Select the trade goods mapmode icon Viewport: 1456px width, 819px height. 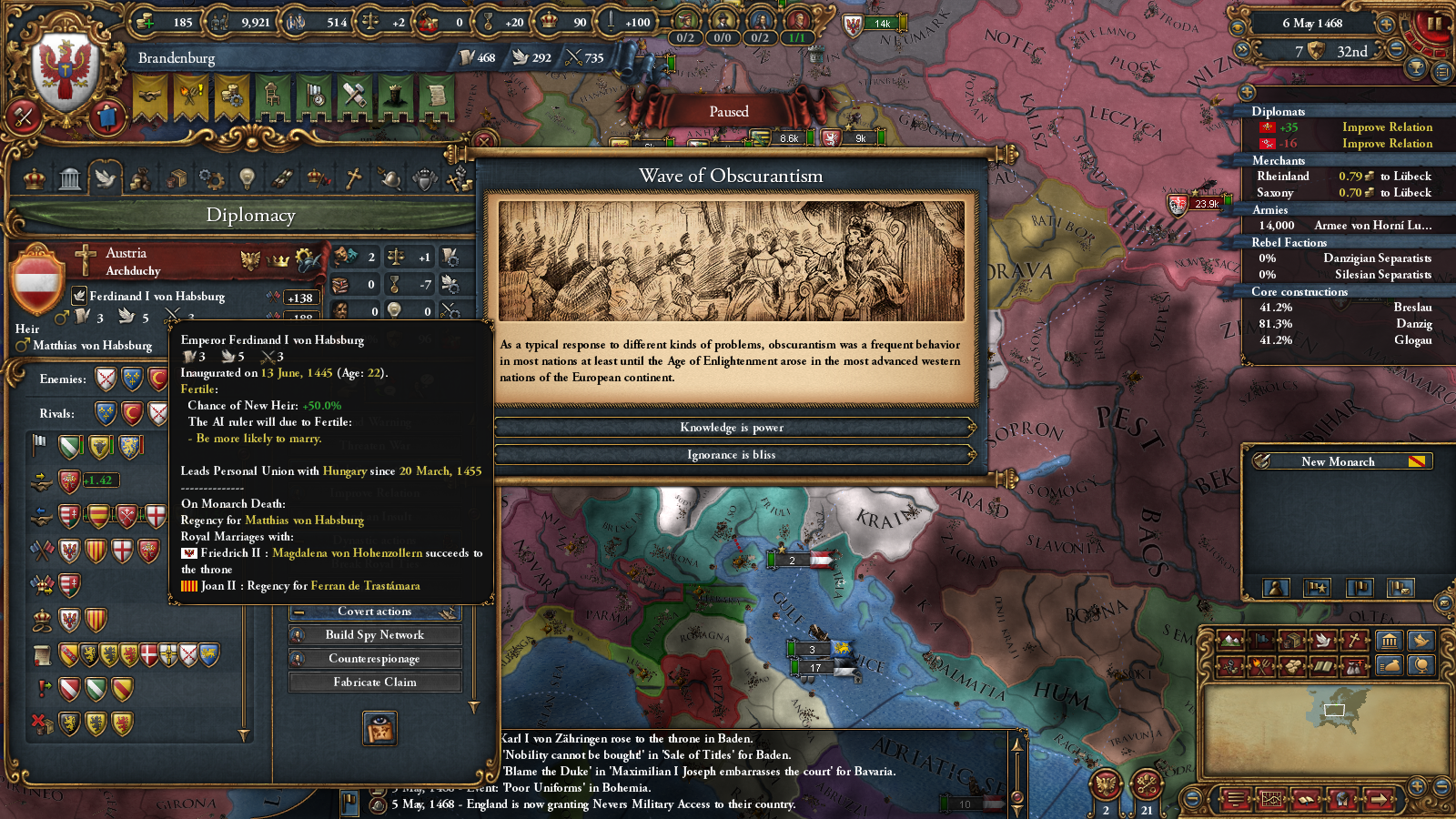(x=1293, y=640)
